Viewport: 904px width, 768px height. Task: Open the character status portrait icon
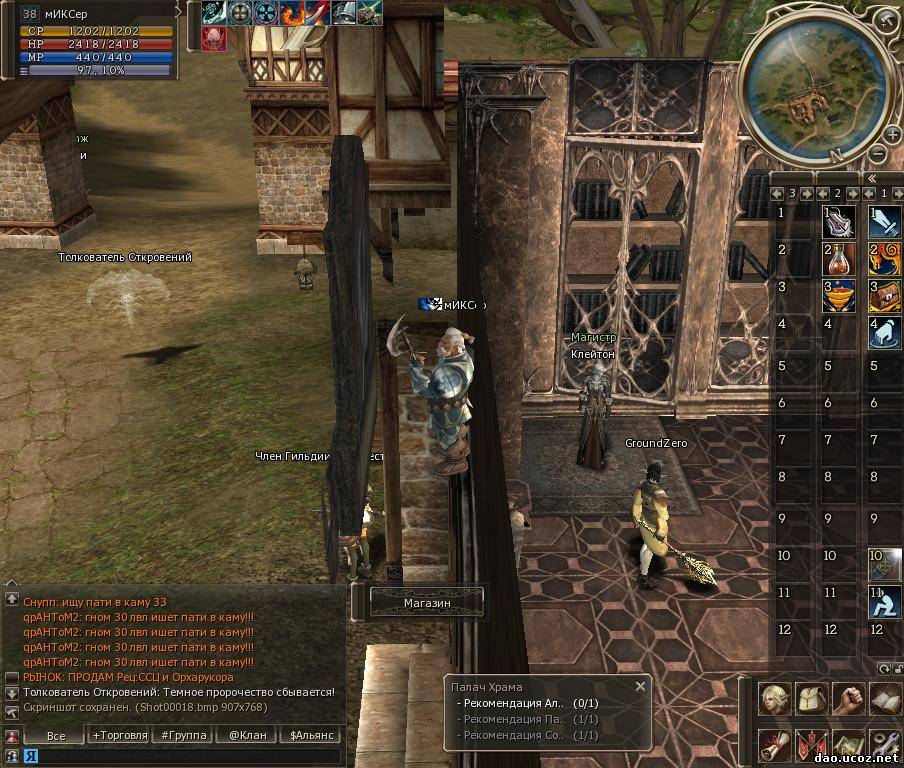[x=773, y=699]
